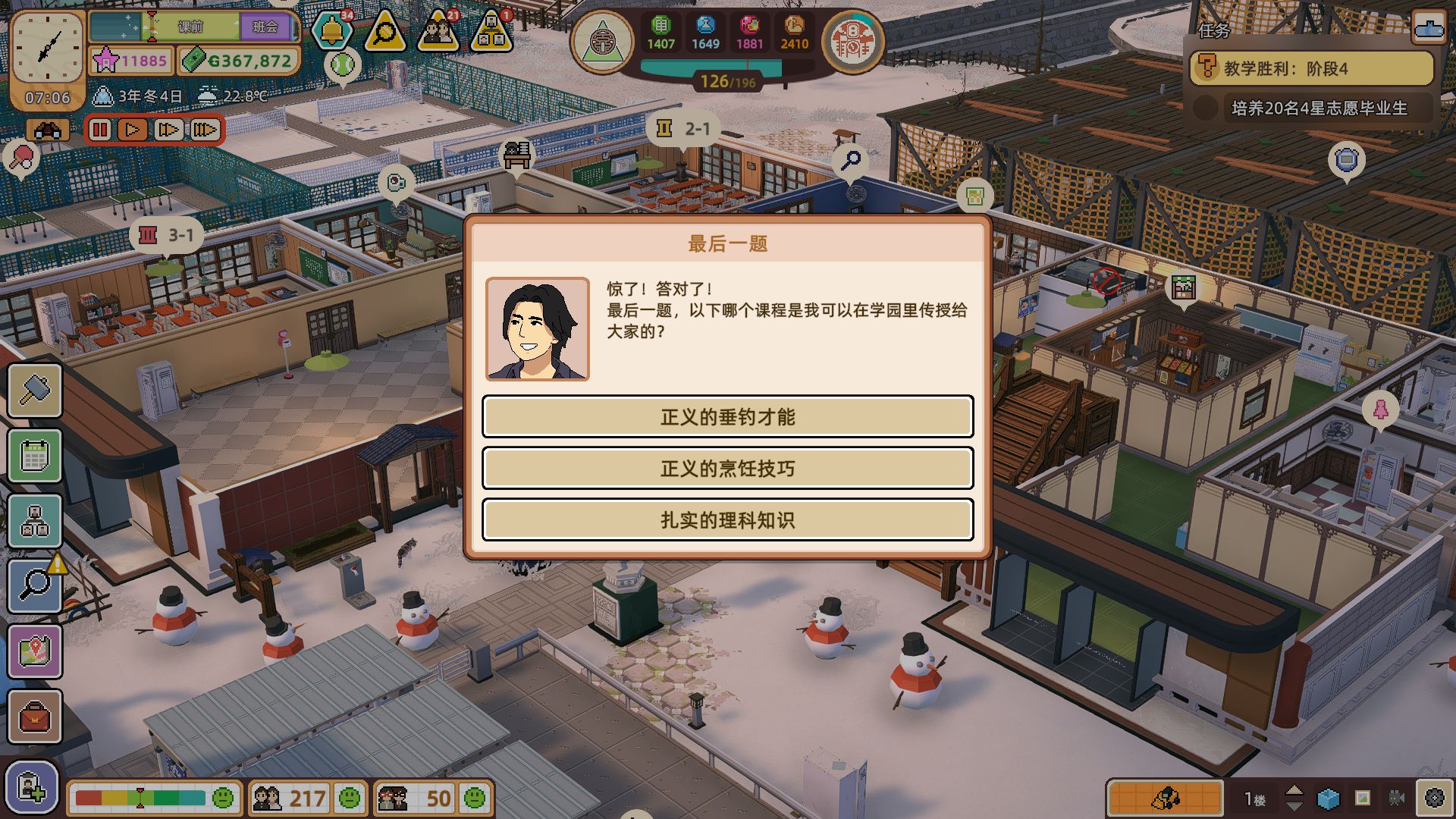
Task: Open the magnifying glass research menu
Action: point(35,585)
